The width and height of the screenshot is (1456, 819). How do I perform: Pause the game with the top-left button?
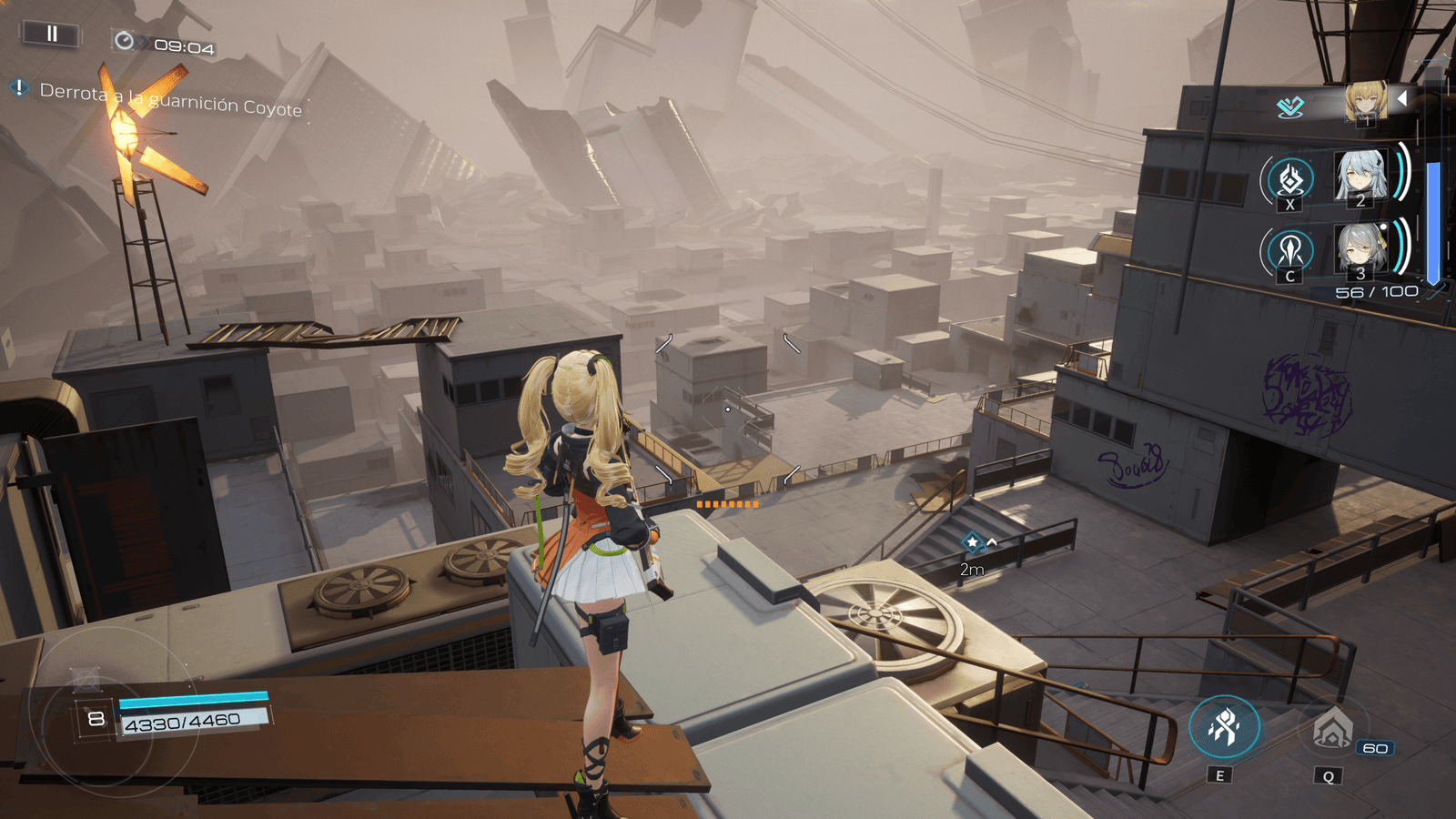point(52,34)
